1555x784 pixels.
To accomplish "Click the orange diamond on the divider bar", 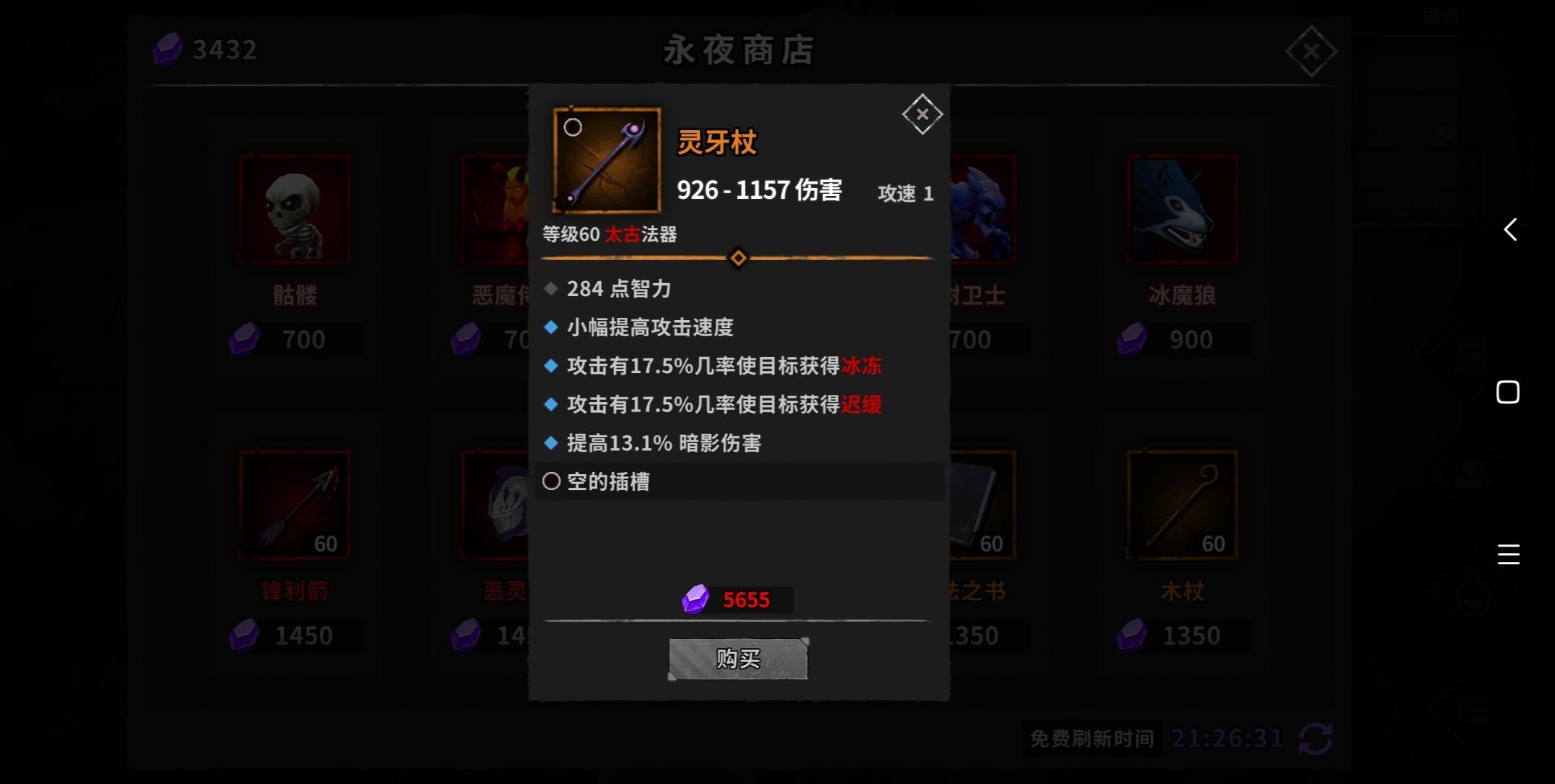I will (x=738, y=258).
